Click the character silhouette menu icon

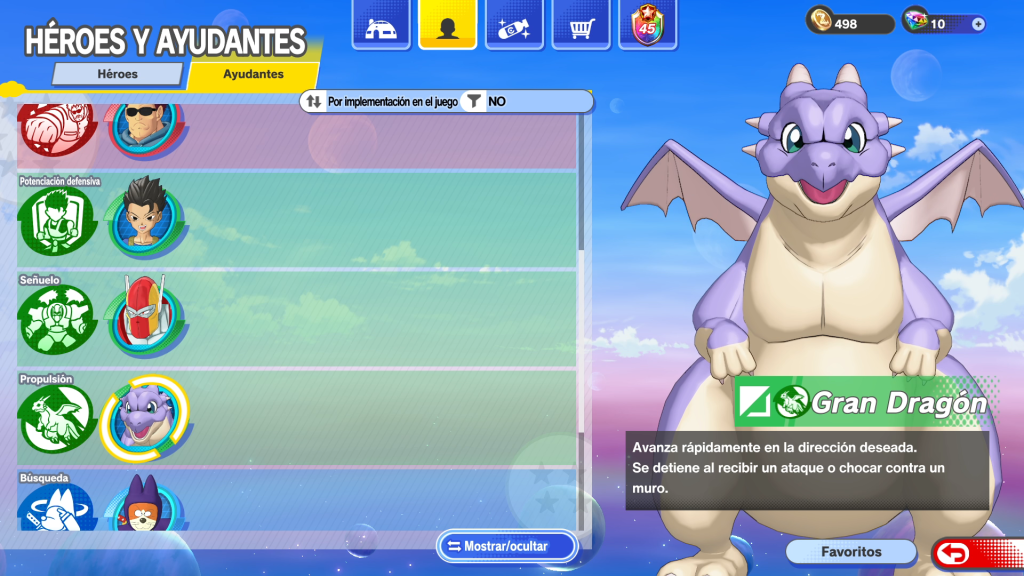447,27
